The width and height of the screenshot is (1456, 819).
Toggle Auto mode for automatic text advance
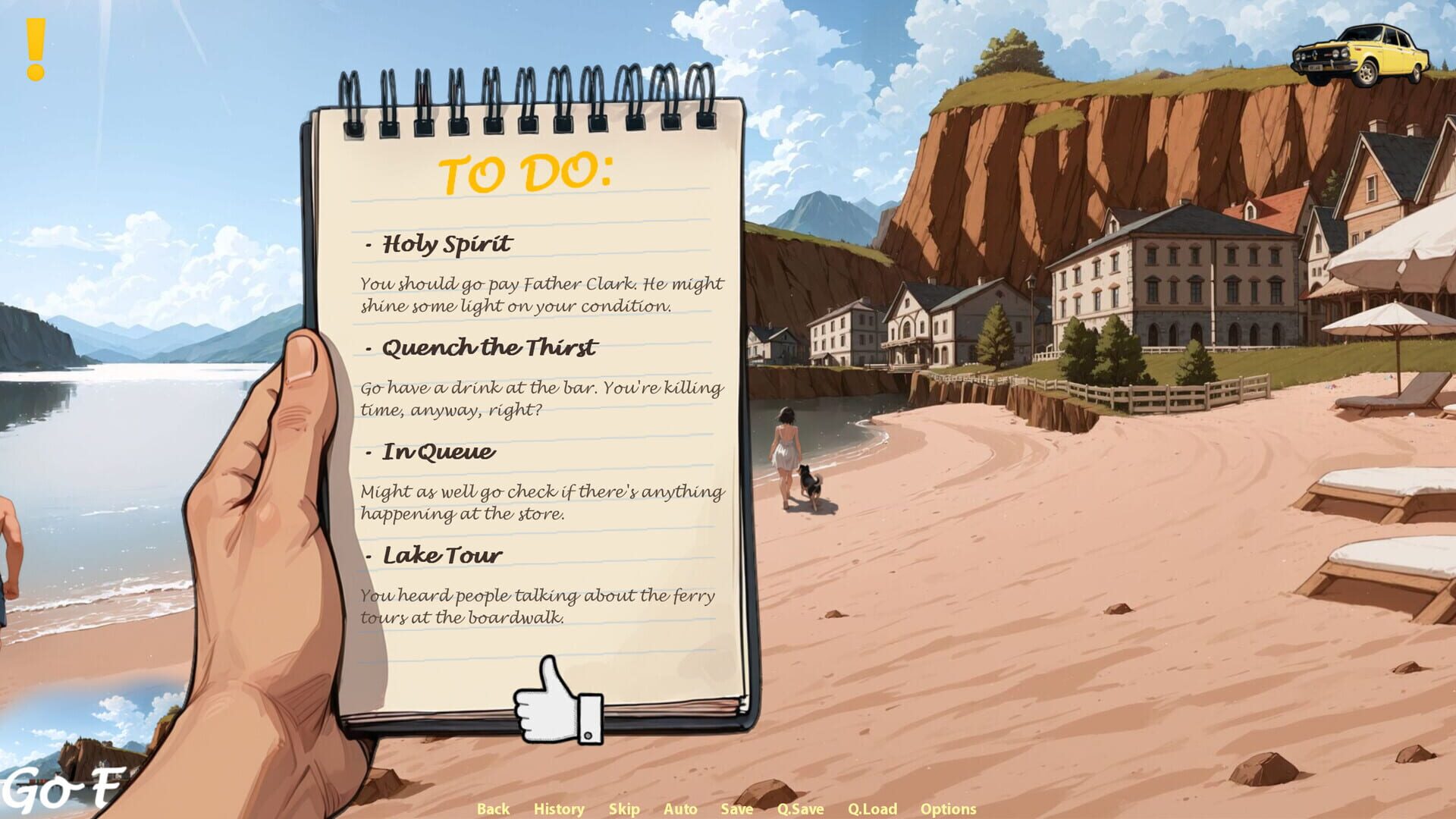point(680,808)
